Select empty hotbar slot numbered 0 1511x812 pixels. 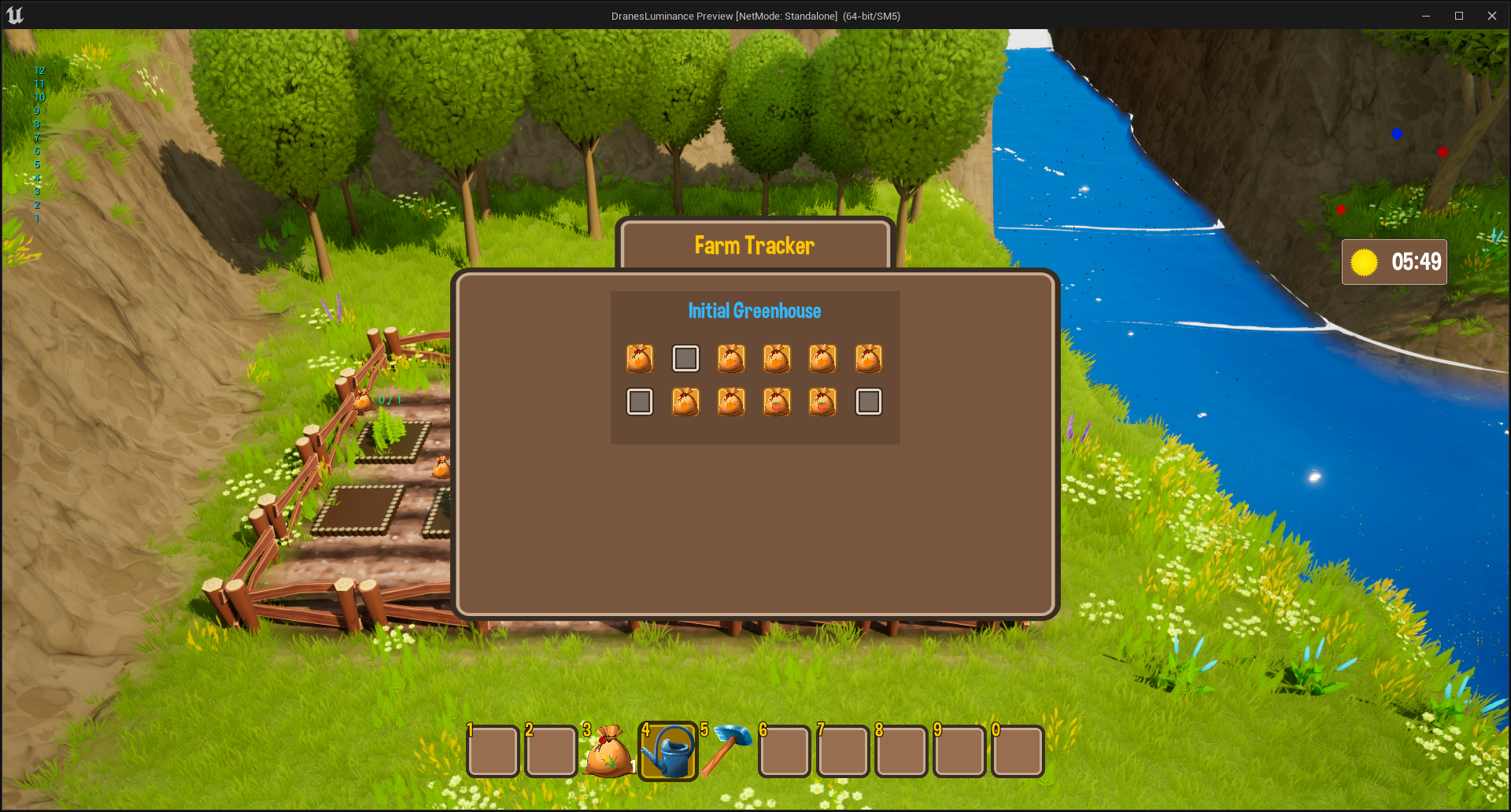point(1018,751)
